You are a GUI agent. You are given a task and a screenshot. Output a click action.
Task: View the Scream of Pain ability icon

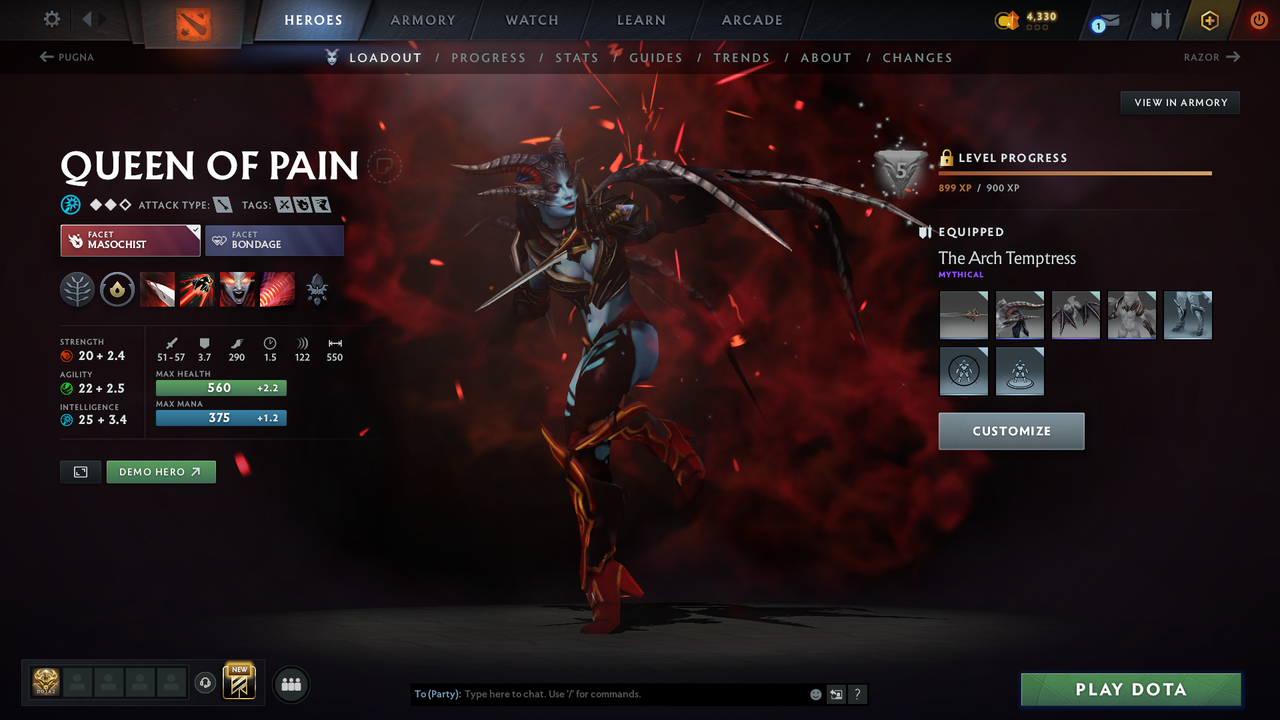click(237, 290)
